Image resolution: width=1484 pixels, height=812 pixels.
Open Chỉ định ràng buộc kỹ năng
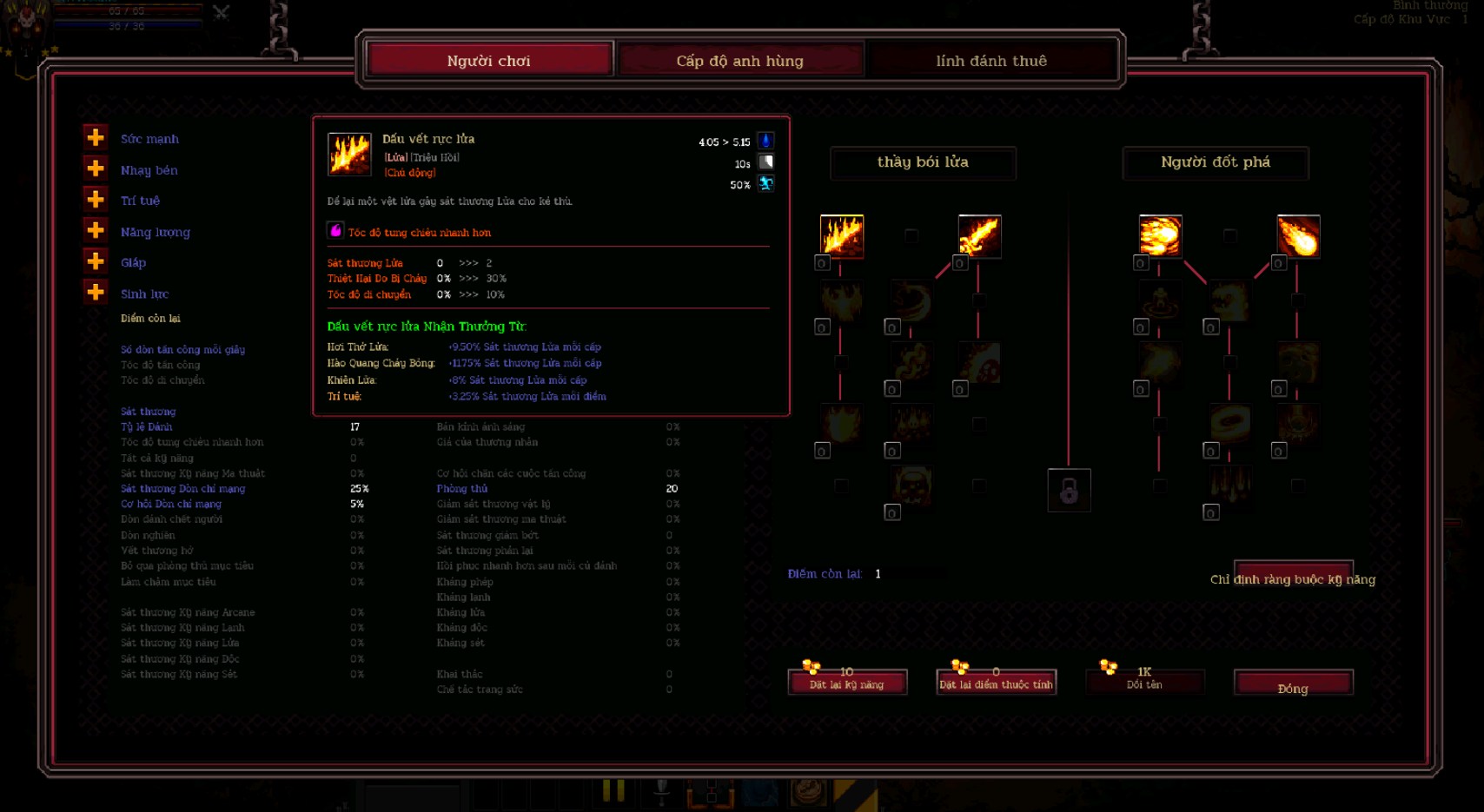(1293, 578)
